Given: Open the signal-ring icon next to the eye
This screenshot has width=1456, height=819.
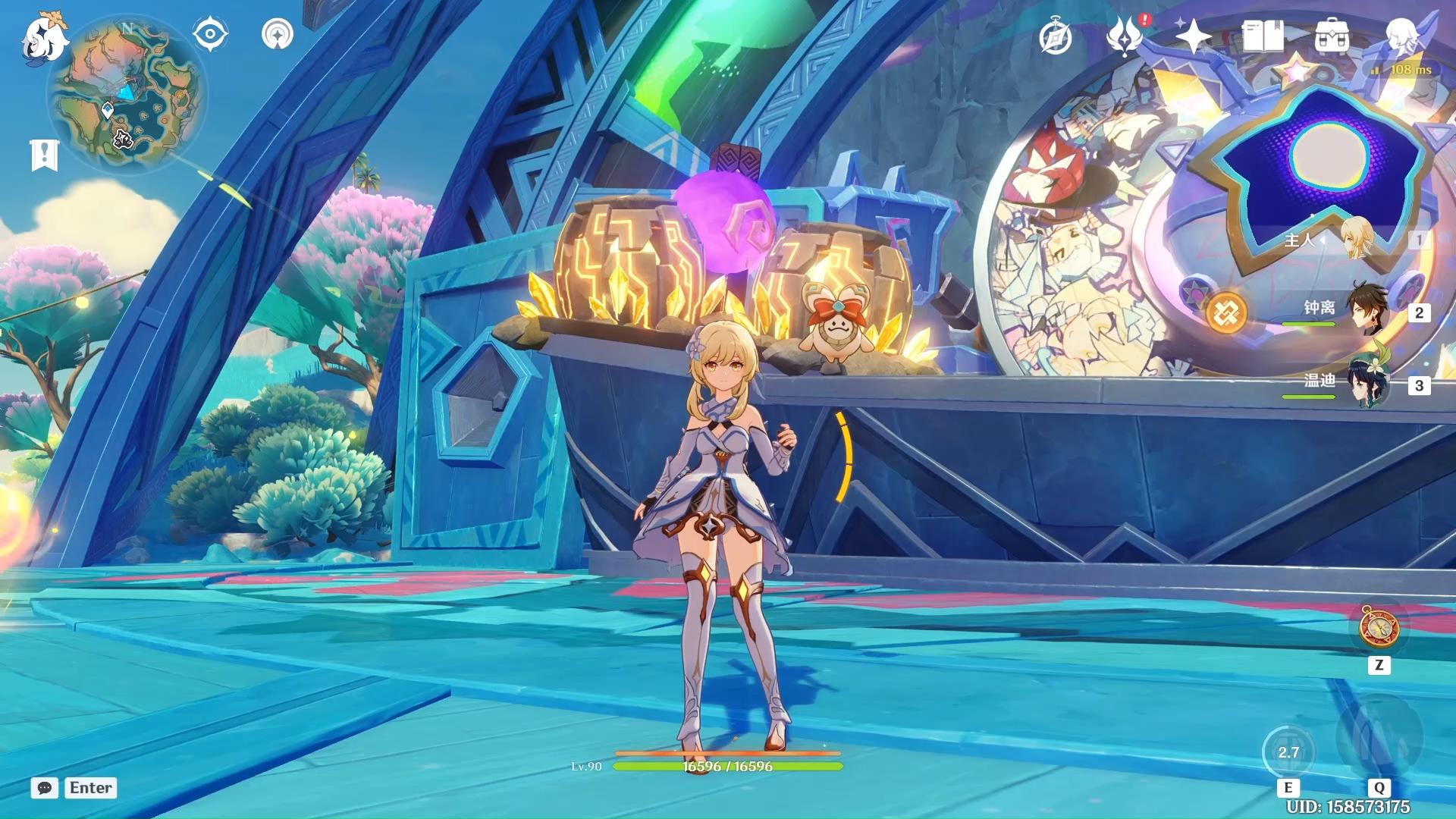Looking at the screenshot, I should click(x=278, y=34).
